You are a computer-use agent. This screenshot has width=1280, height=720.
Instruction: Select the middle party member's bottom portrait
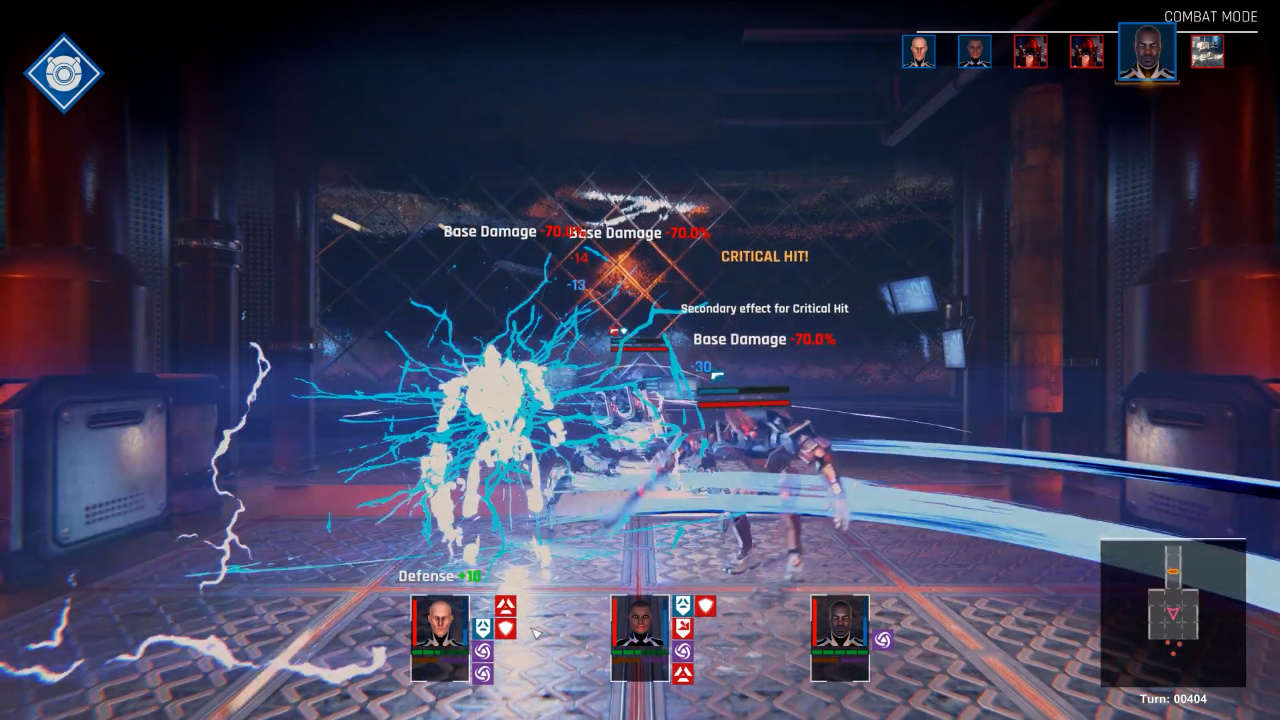click(x=640, y=638)
